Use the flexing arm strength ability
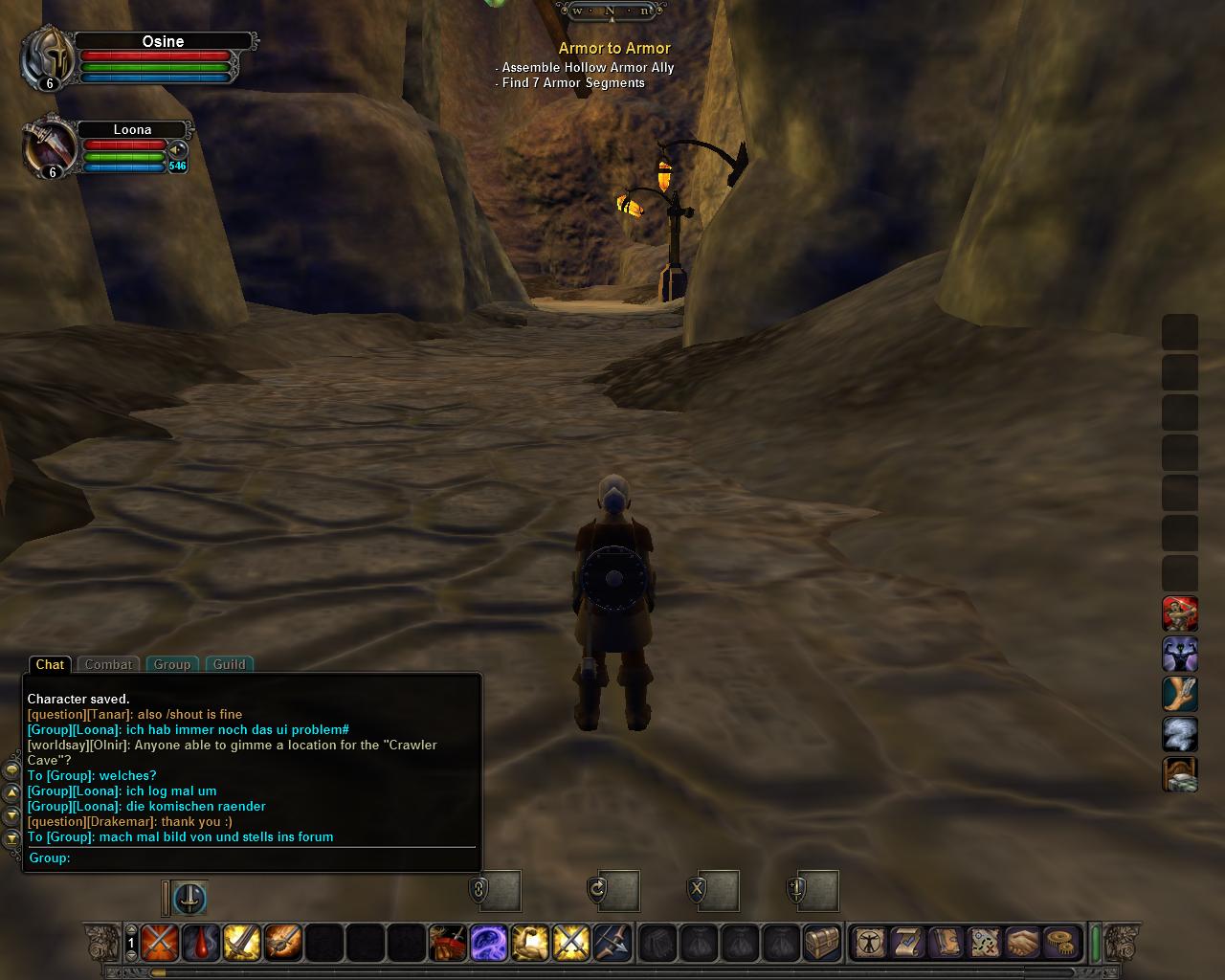This screenshot has height=980, width=1225. 529,943
